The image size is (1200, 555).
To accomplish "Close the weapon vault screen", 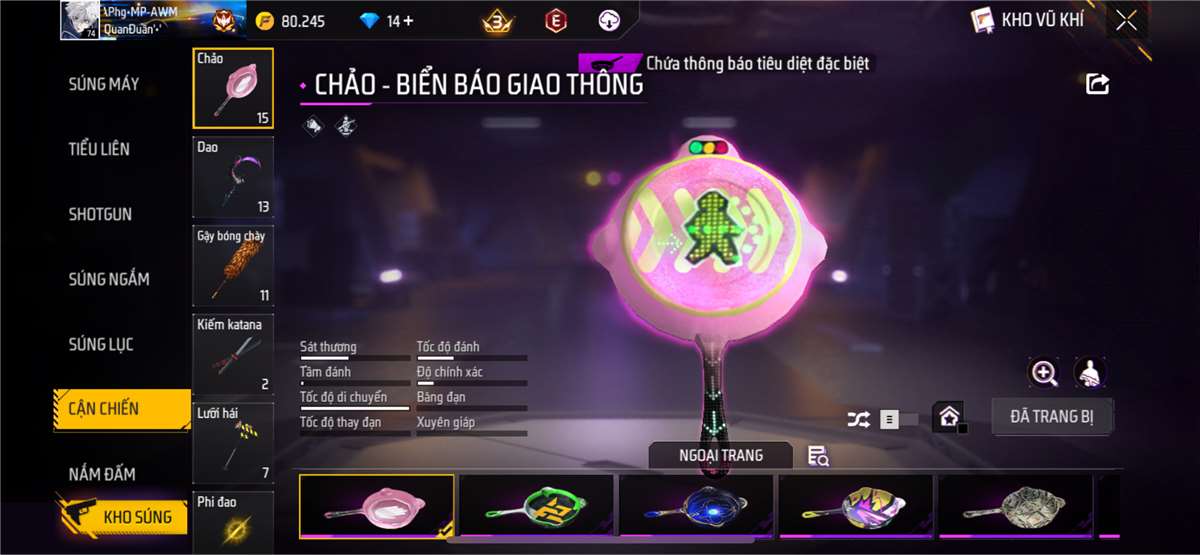I will (1126, 20).
